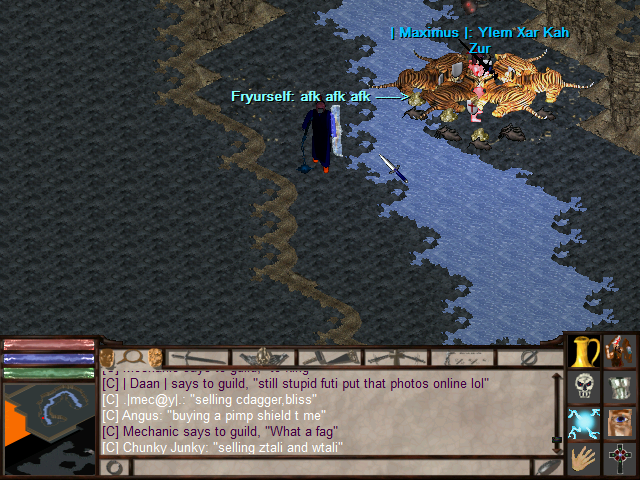Click the skull icon
Screen dimensions: 640x480
pyautogui.click(x=584, y=388)
